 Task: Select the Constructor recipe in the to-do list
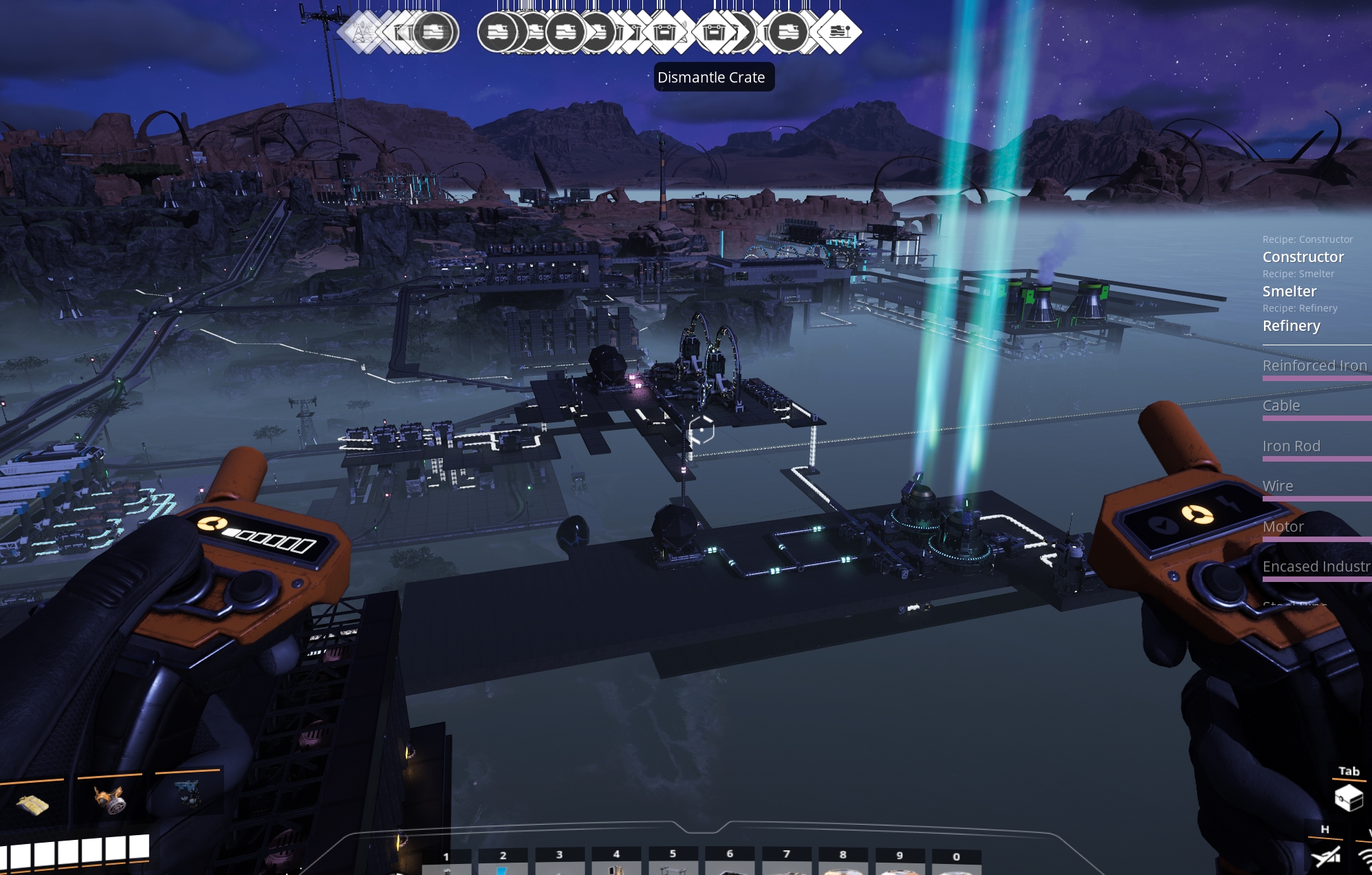(1303, 257)
